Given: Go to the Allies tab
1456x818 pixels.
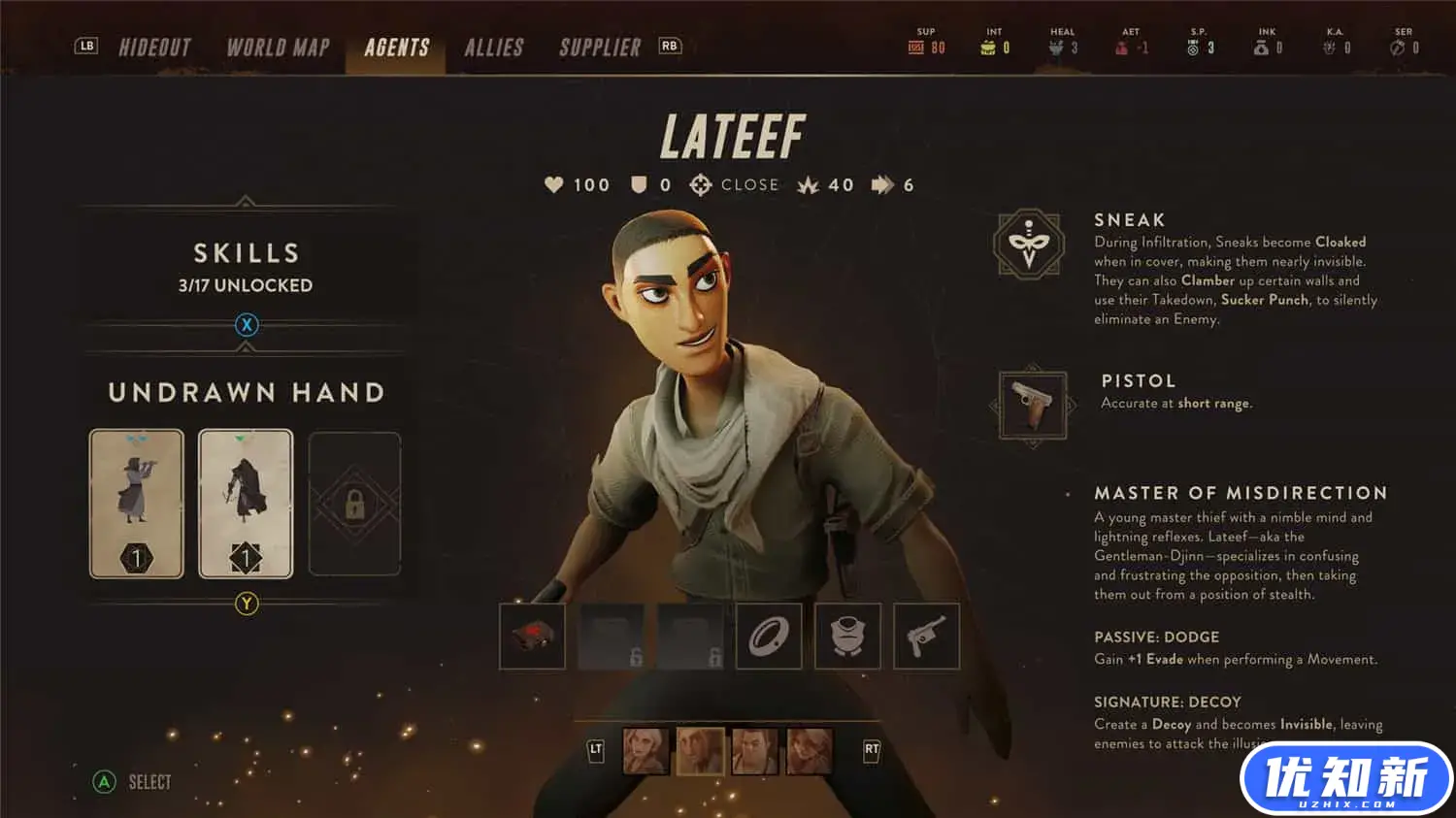Looking at the screenshot, I should click(x=493, y=48).
